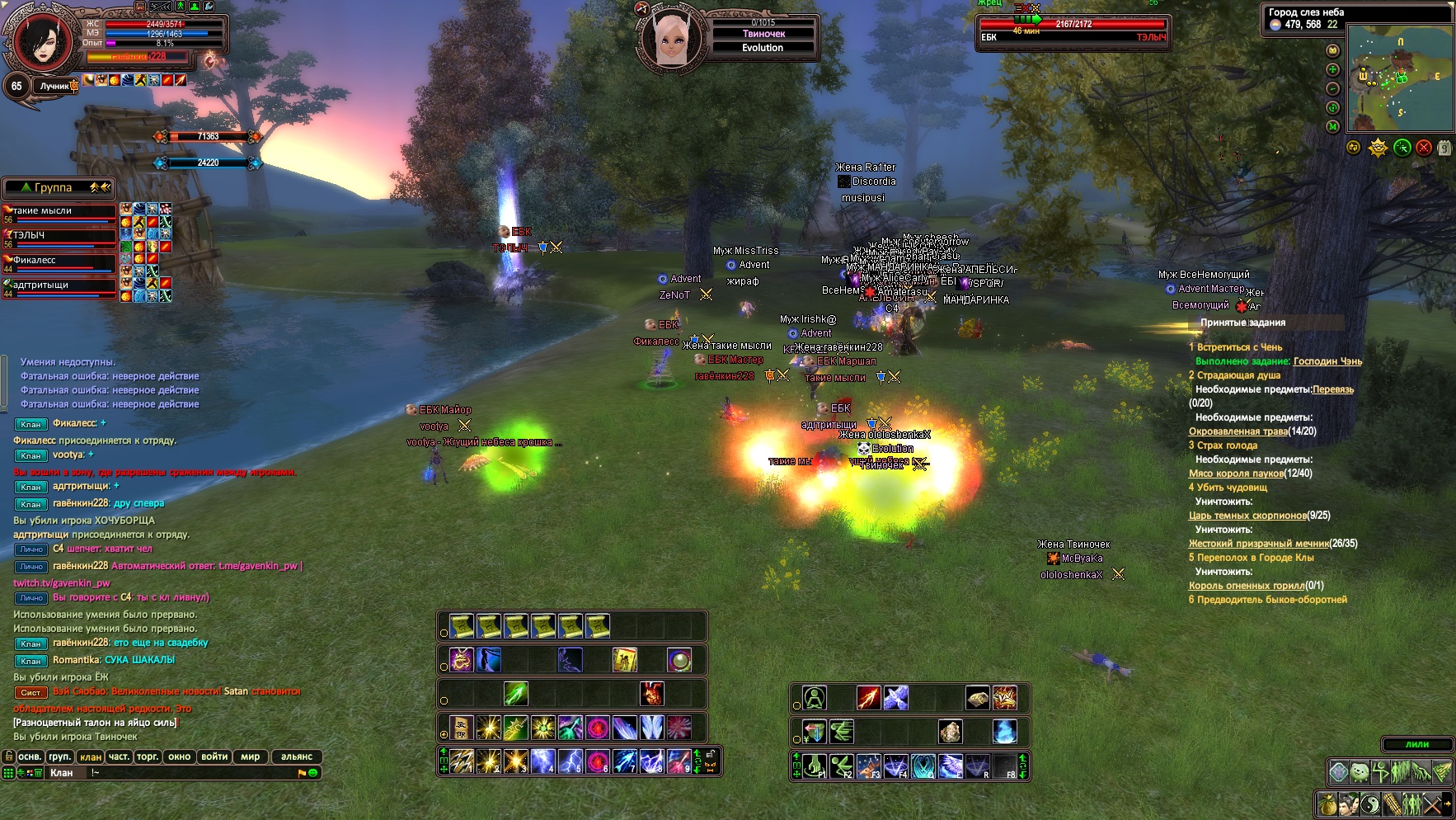This screenshot has height=820, width=1456.
Task: Click the minimap of Город слез неба
Action: click(x=1399, y=78)
